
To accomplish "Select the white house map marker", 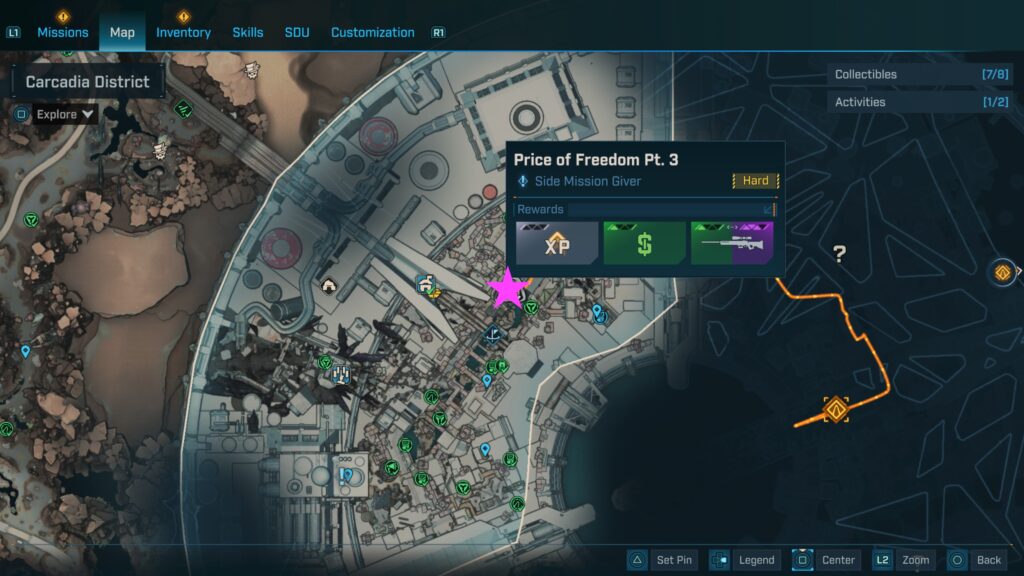I will (329, 286).
